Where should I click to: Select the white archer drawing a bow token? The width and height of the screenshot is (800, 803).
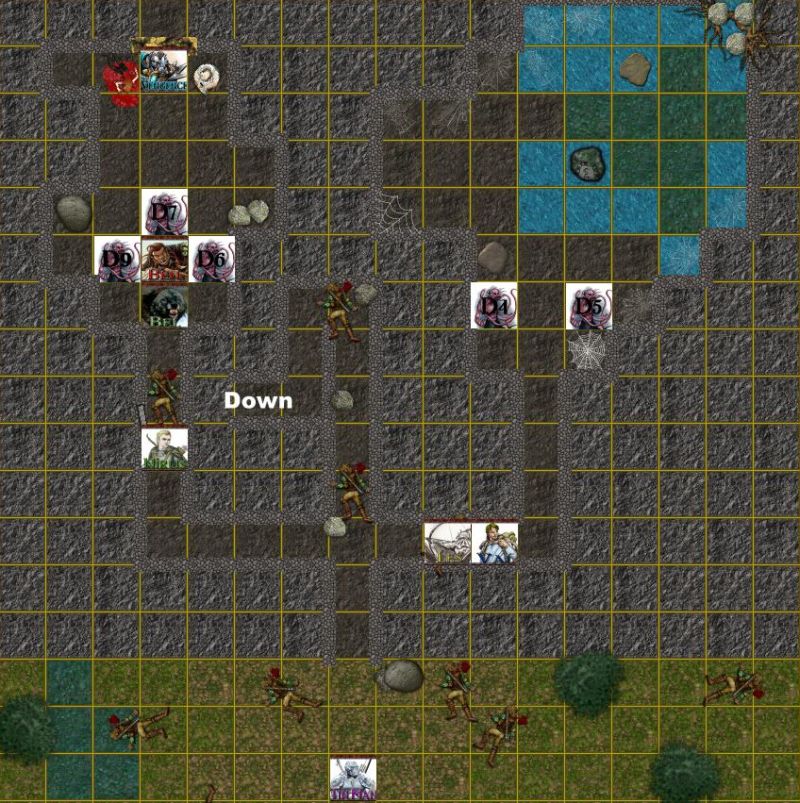pyautogui.click(x=447, y=544)
